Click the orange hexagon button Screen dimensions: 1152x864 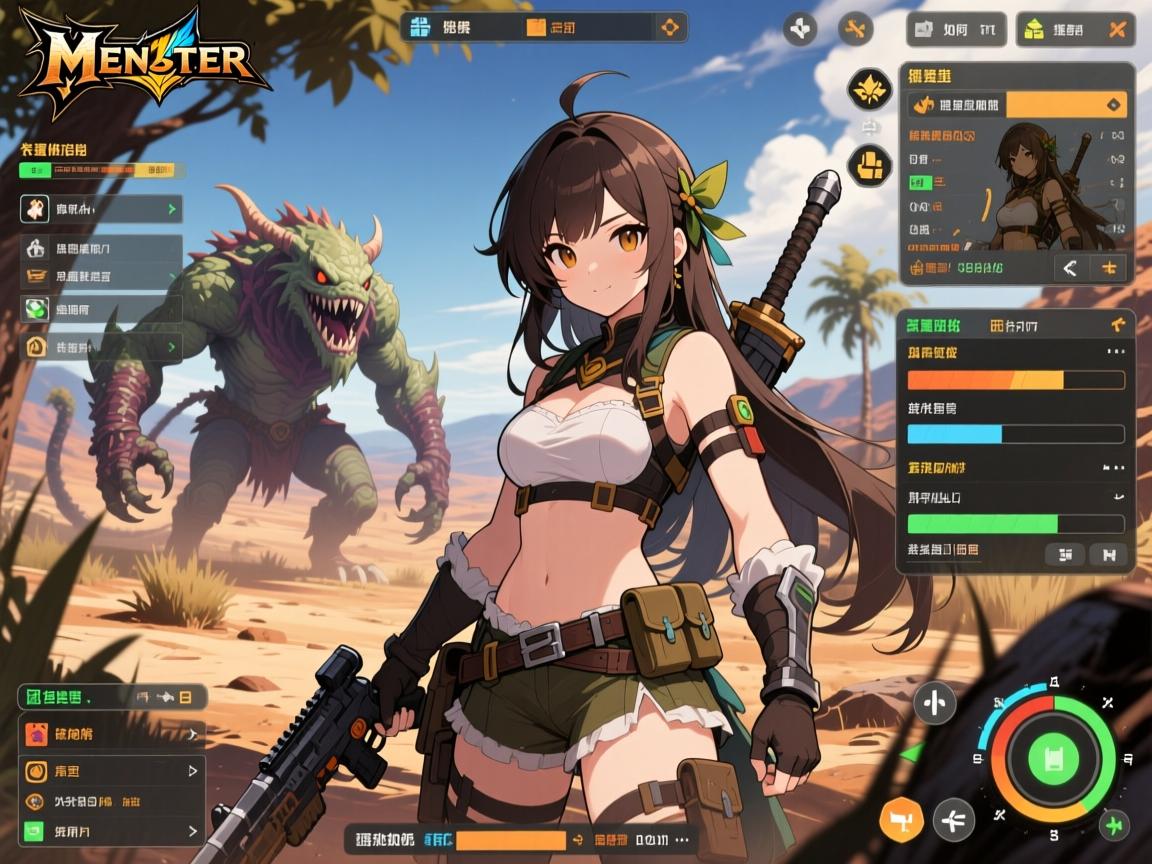900,820
